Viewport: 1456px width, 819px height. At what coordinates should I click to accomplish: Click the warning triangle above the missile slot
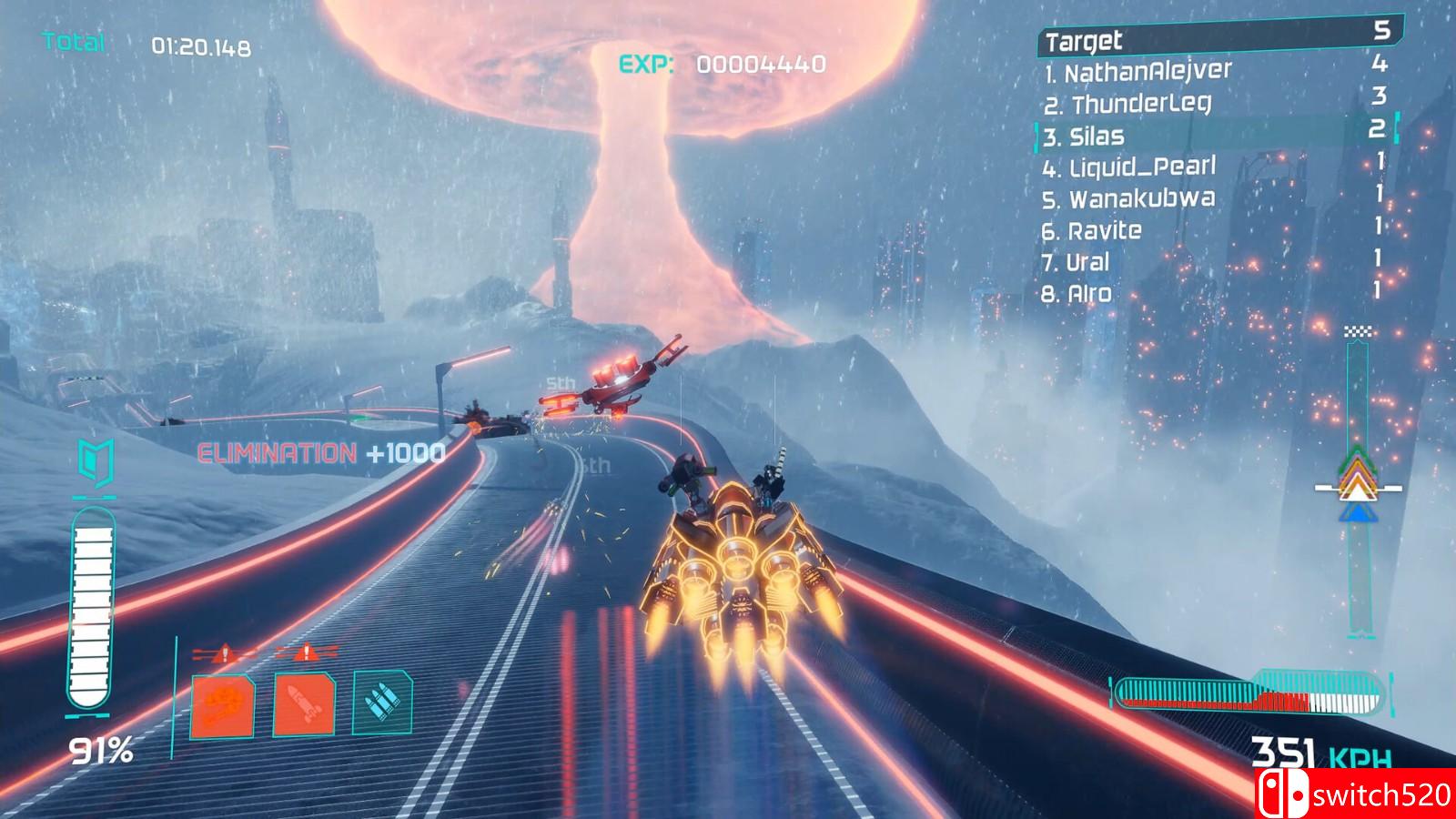point(308,652)
